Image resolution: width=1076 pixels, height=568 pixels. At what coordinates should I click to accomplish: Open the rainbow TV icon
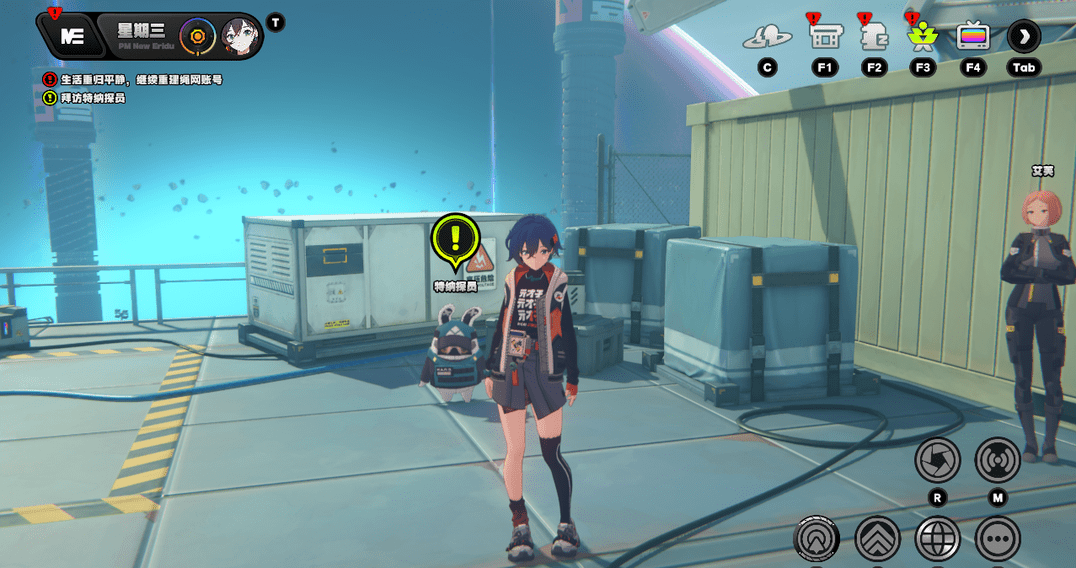[x=972, y=38]
